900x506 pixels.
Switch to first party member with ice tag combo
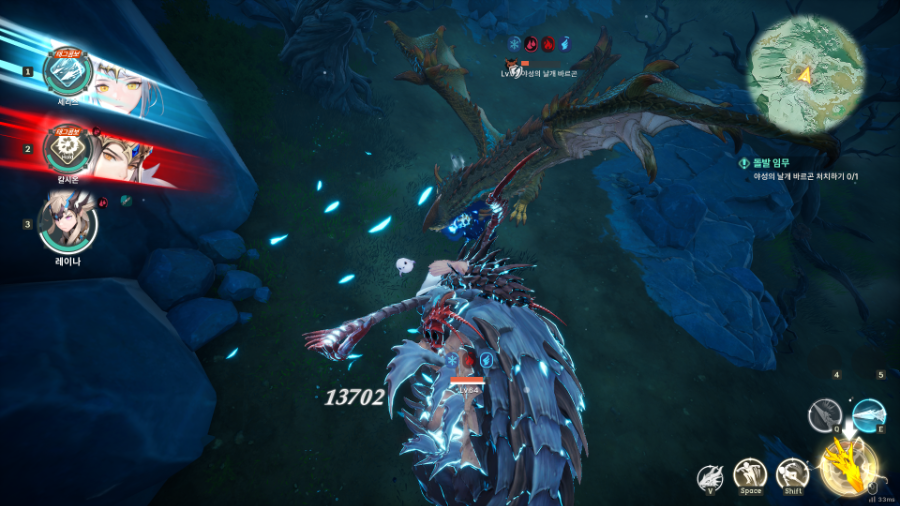[x=69, y=69]
